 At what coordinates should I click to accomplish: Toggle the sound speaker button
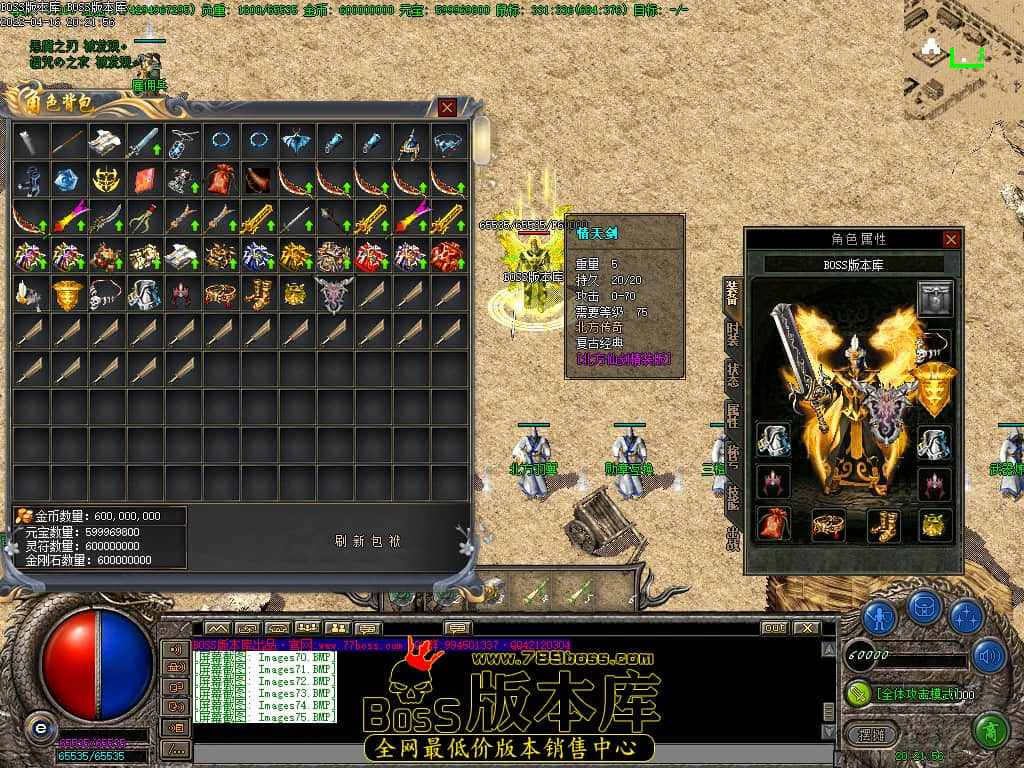point(989,656)
